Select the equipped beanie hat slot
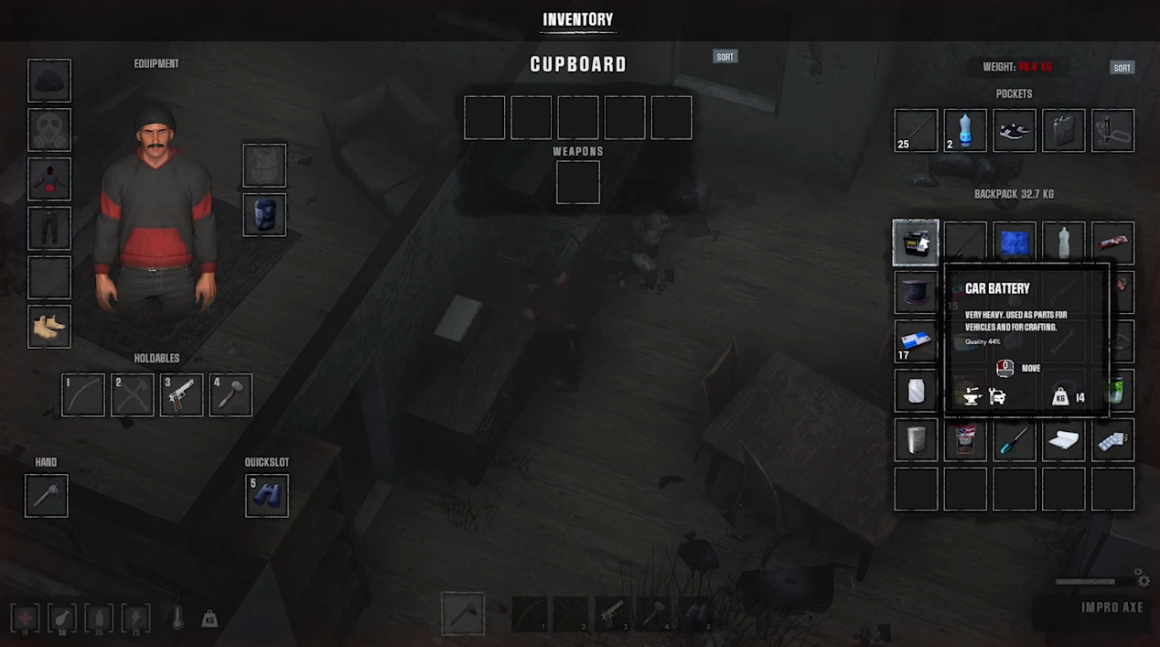 (49, 81)
